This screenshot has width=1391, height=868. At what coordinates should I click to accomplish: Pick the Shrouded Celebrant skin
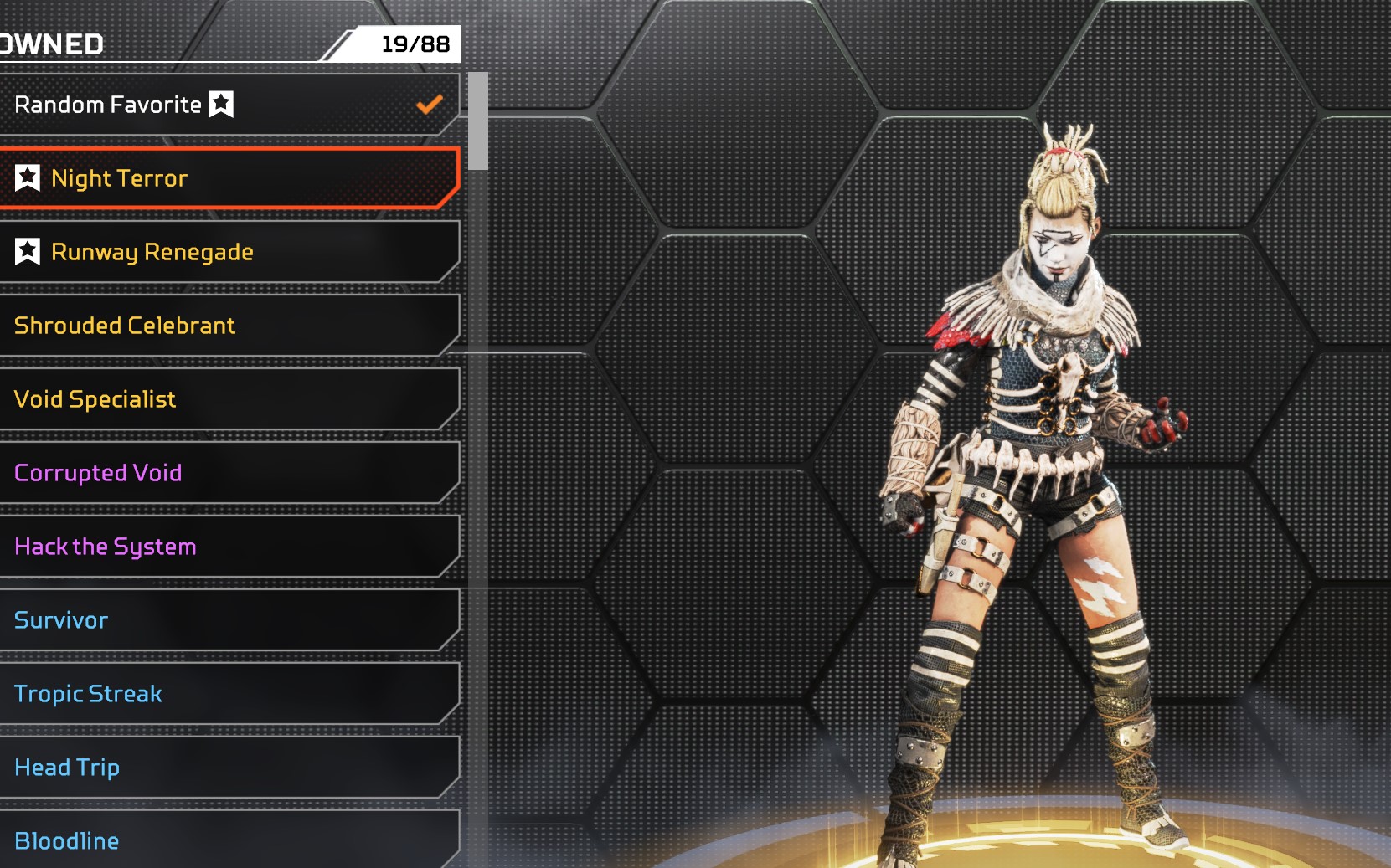pos(226,326)
